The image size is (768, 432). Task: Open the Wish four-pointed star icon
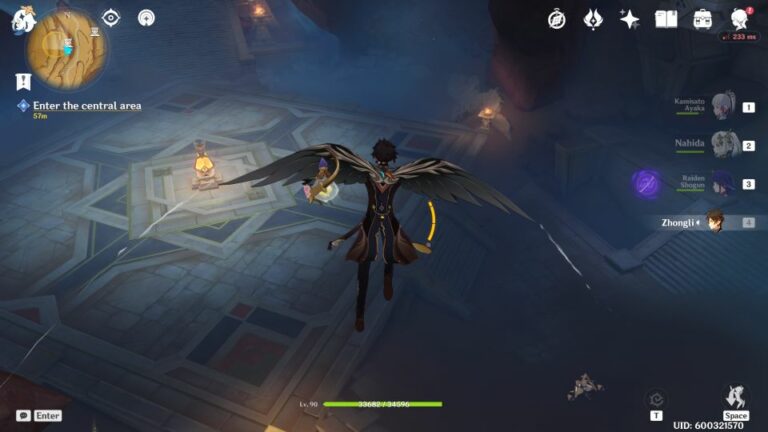(x=629, y=19)
